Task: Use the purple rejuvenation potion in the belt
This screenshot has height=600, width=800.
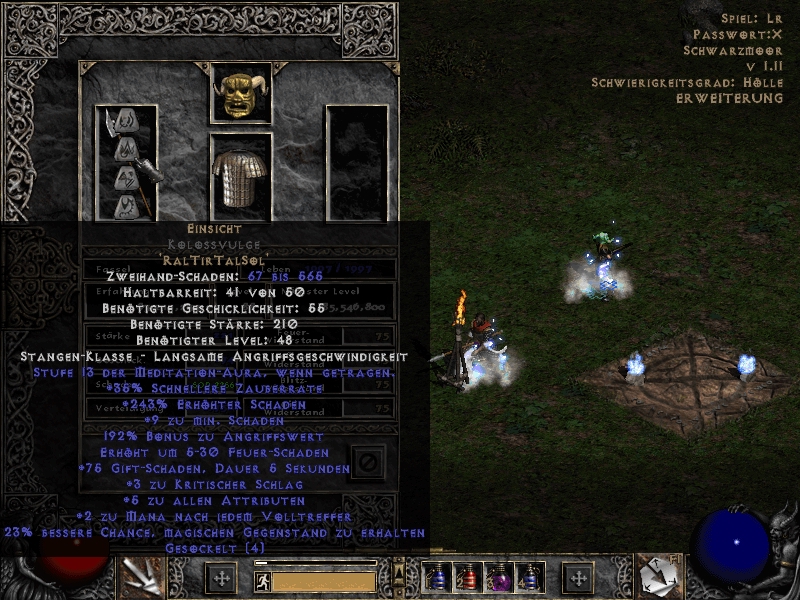Action: click(497, 578)
